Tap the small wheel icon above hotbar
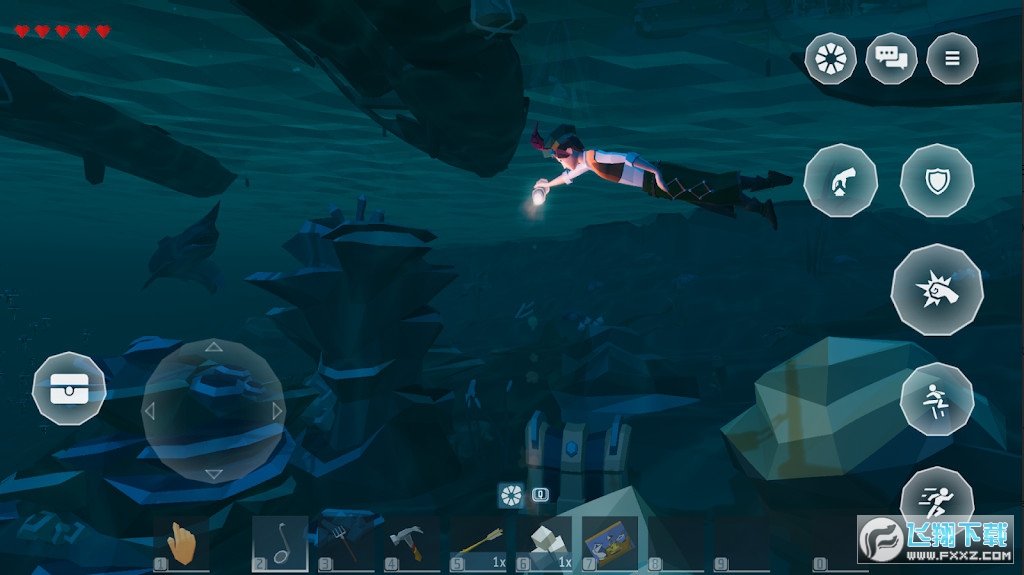Viewport: 1024px width, 575px height. pos(511,494)
